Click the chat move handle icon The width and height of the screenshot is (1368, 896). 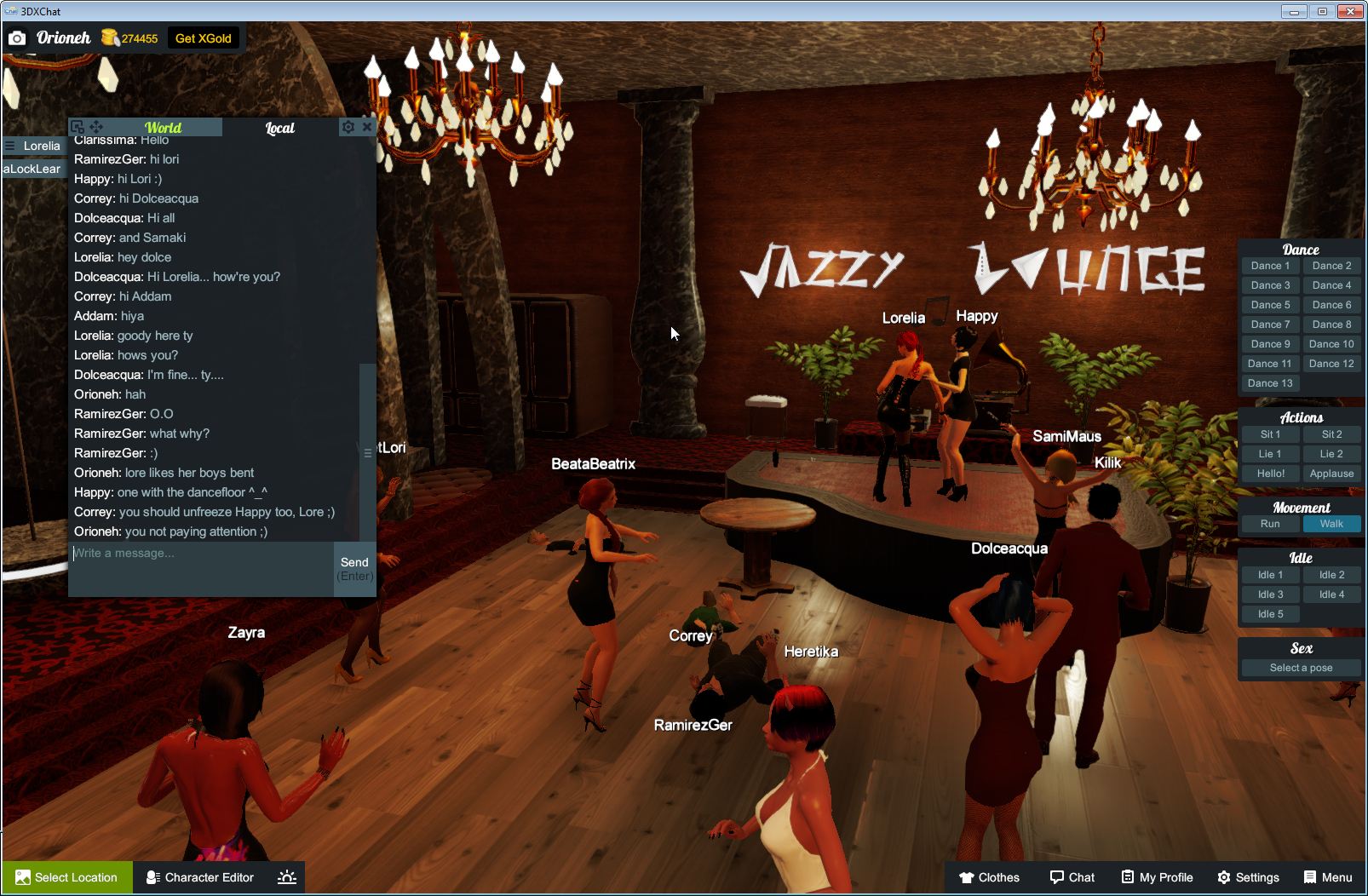pos(96,125)
